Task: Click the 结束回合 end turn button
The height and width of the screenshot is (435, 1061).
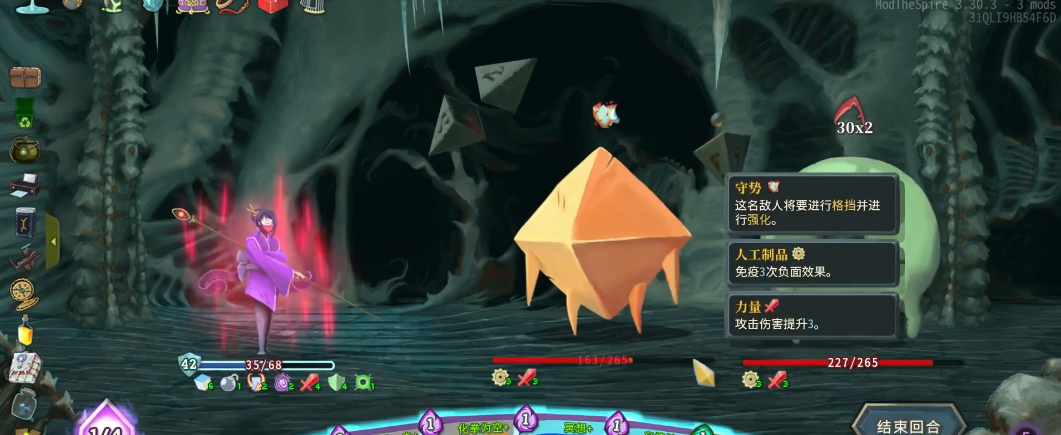Action: tap(908, 424)
